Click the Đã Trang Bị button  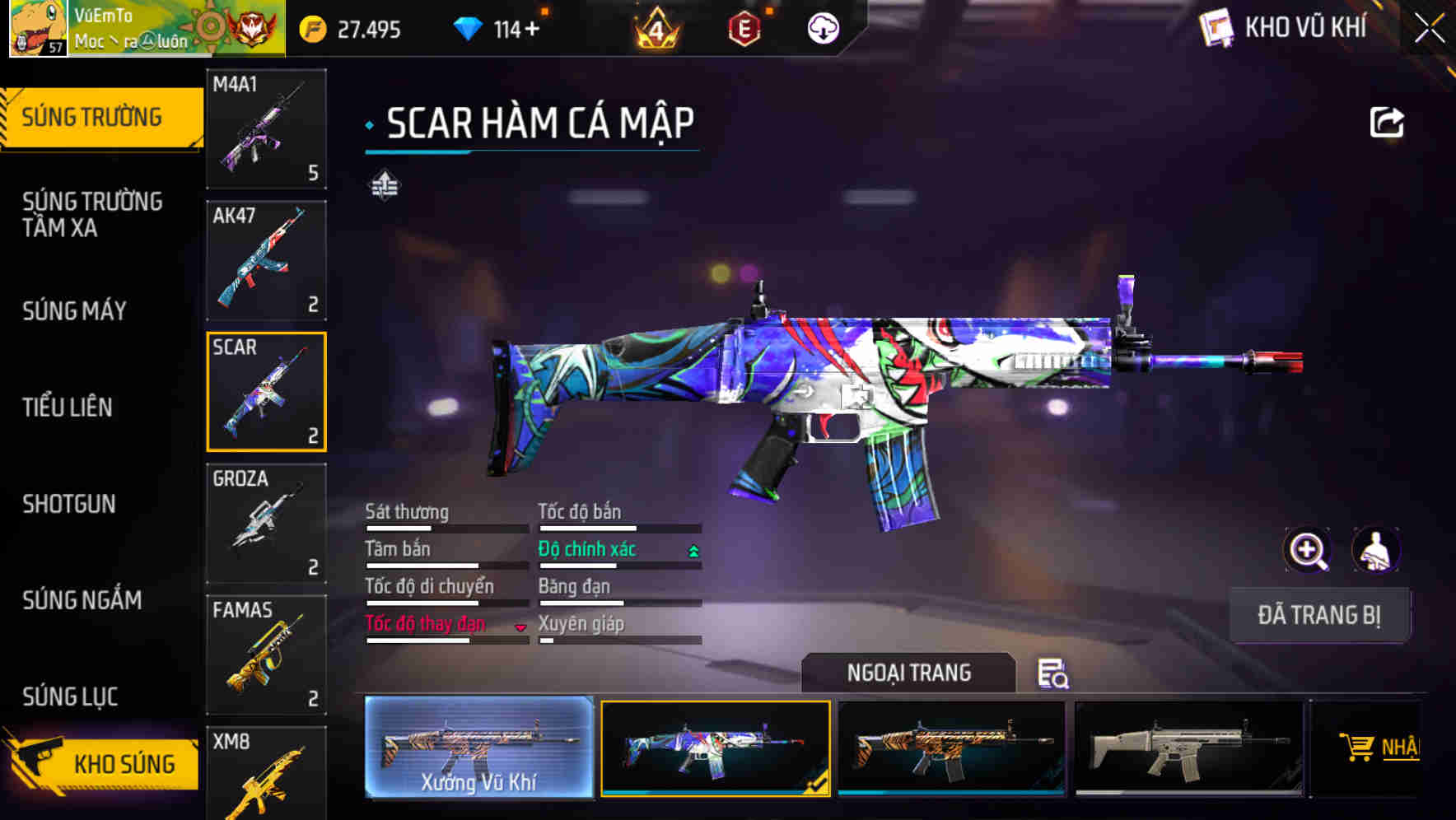point(1319,614)
